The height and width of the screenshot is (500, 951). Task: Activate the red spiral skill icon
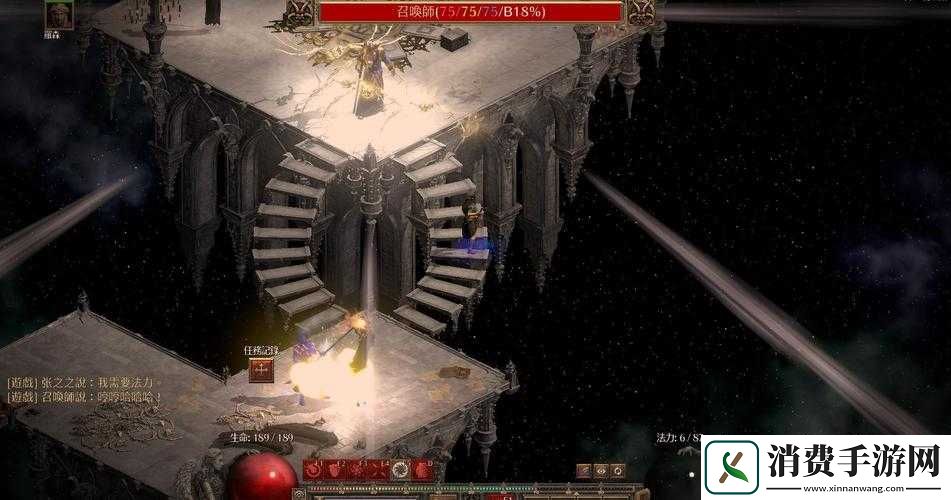click(x=313, y=469)
